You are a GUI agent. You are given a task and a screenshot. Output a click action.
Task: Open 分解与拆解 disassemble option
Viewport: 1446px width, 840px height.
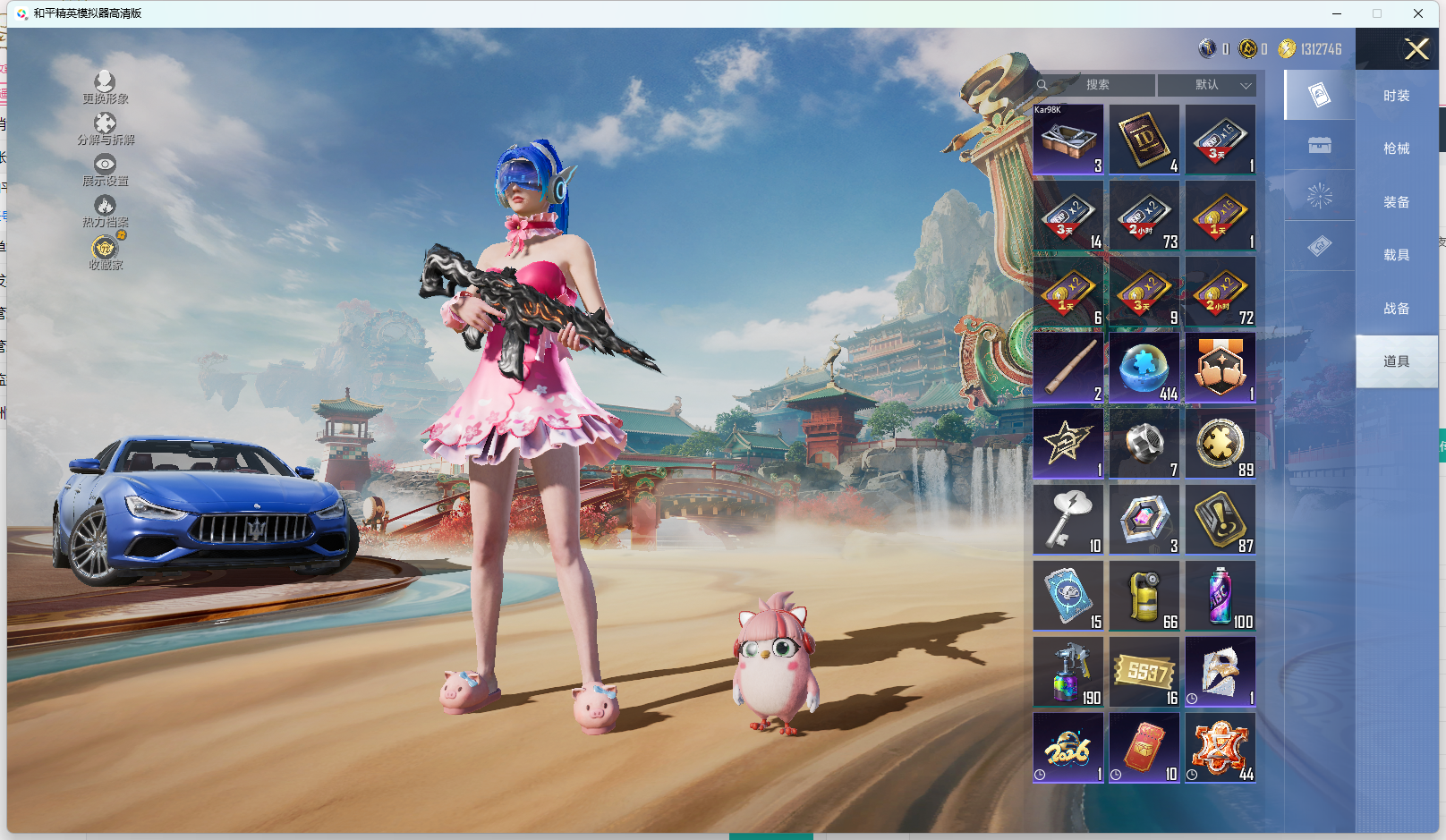coord(106,129)
